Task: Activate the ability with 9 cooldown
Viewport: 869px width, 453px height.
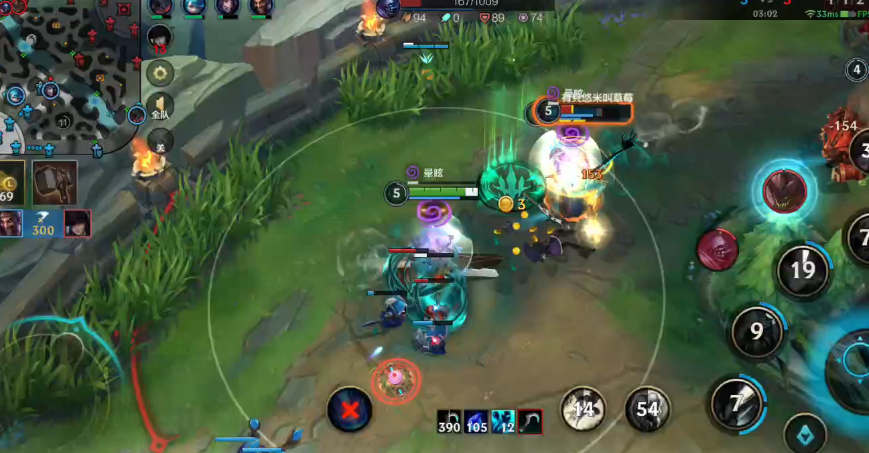Action: pyautogui.click(x=757, y=331)
